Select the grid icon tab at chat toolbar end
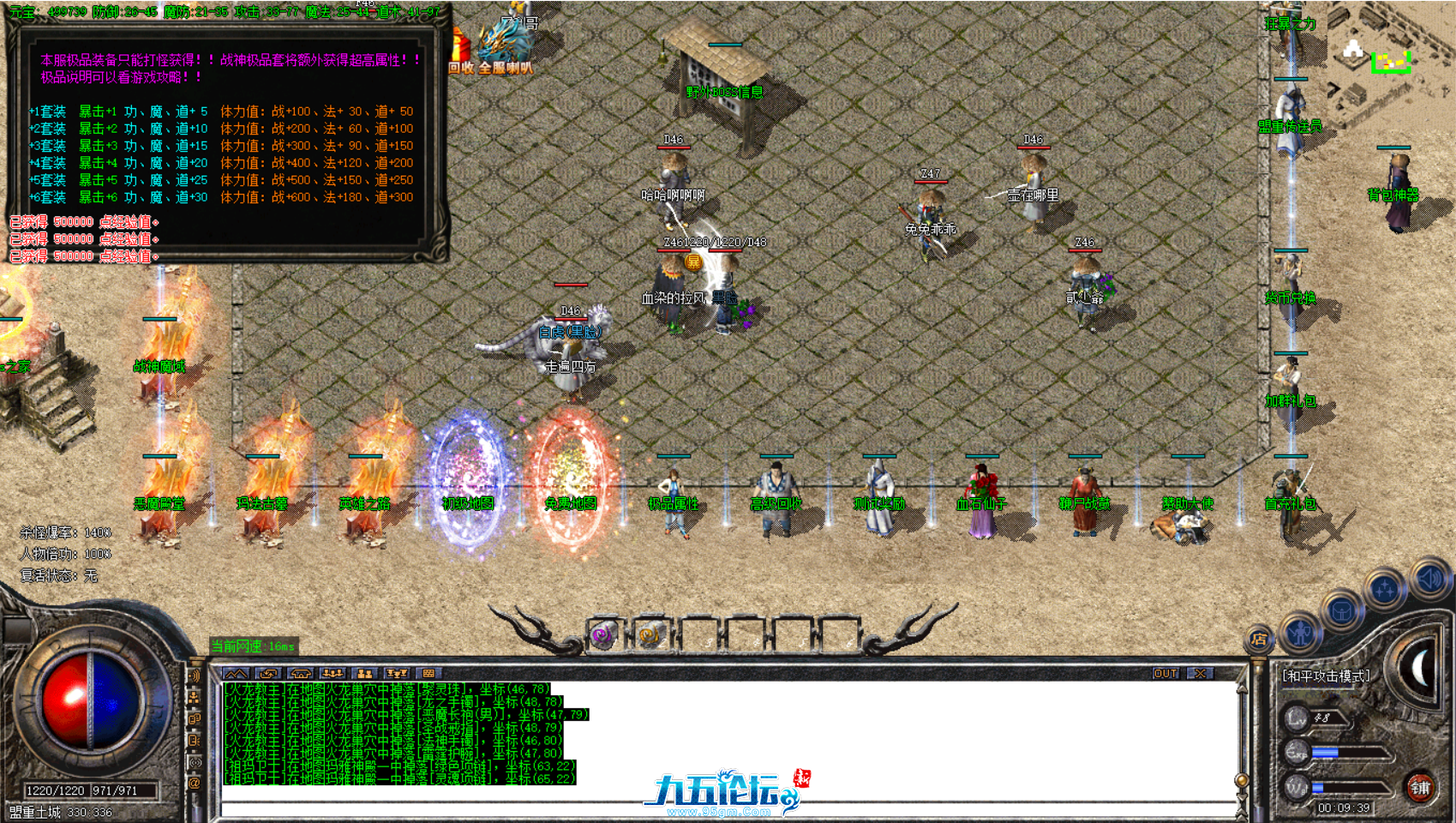 428,673
